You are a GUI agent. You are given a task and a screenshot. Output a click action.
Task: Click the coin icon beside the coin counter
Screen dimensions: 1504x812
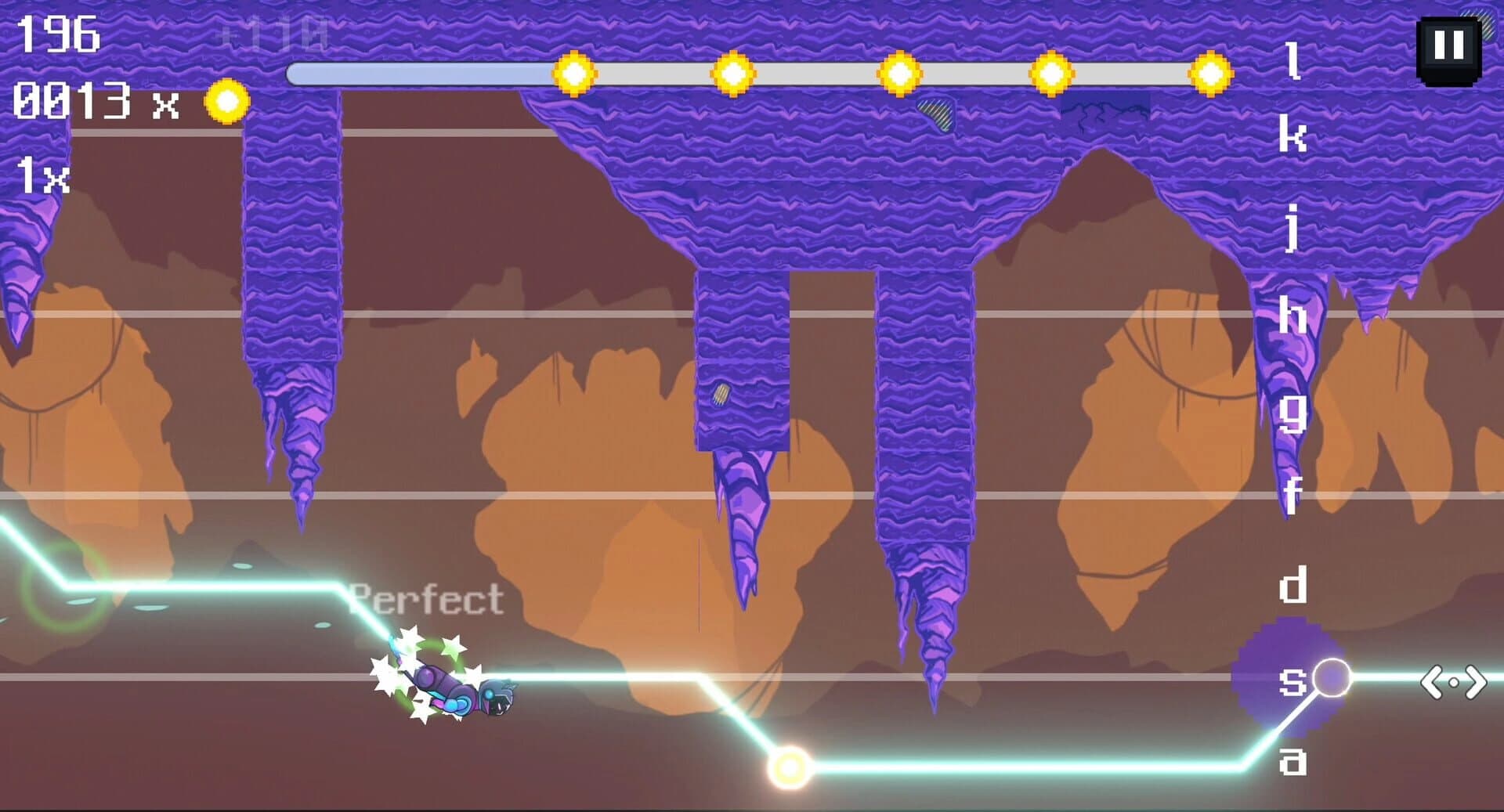click(225, 100)
